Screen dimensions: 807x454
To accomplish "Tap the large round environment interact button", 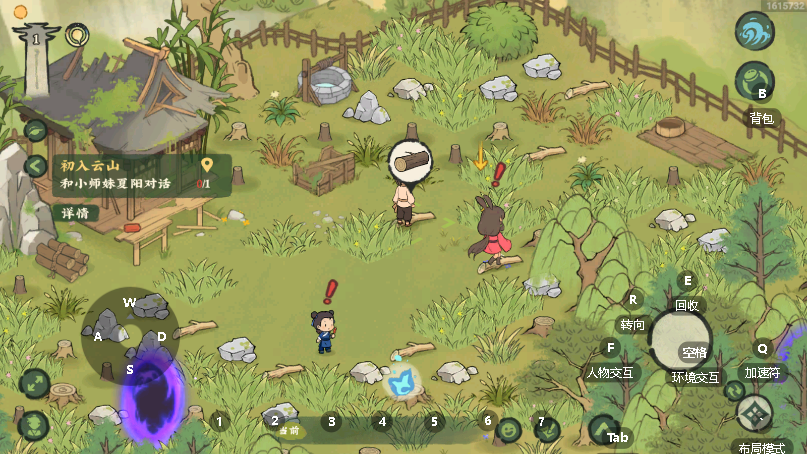I will (680, 338).
